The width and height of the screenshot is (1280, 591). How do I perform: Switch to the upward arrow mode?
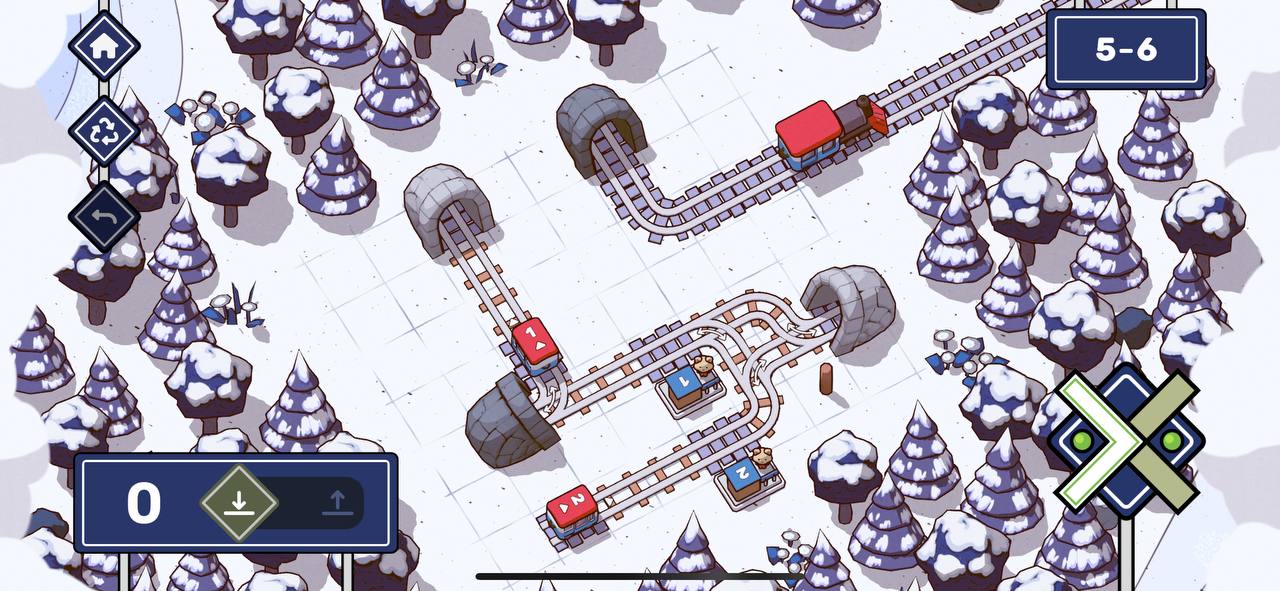click(337, 502)
